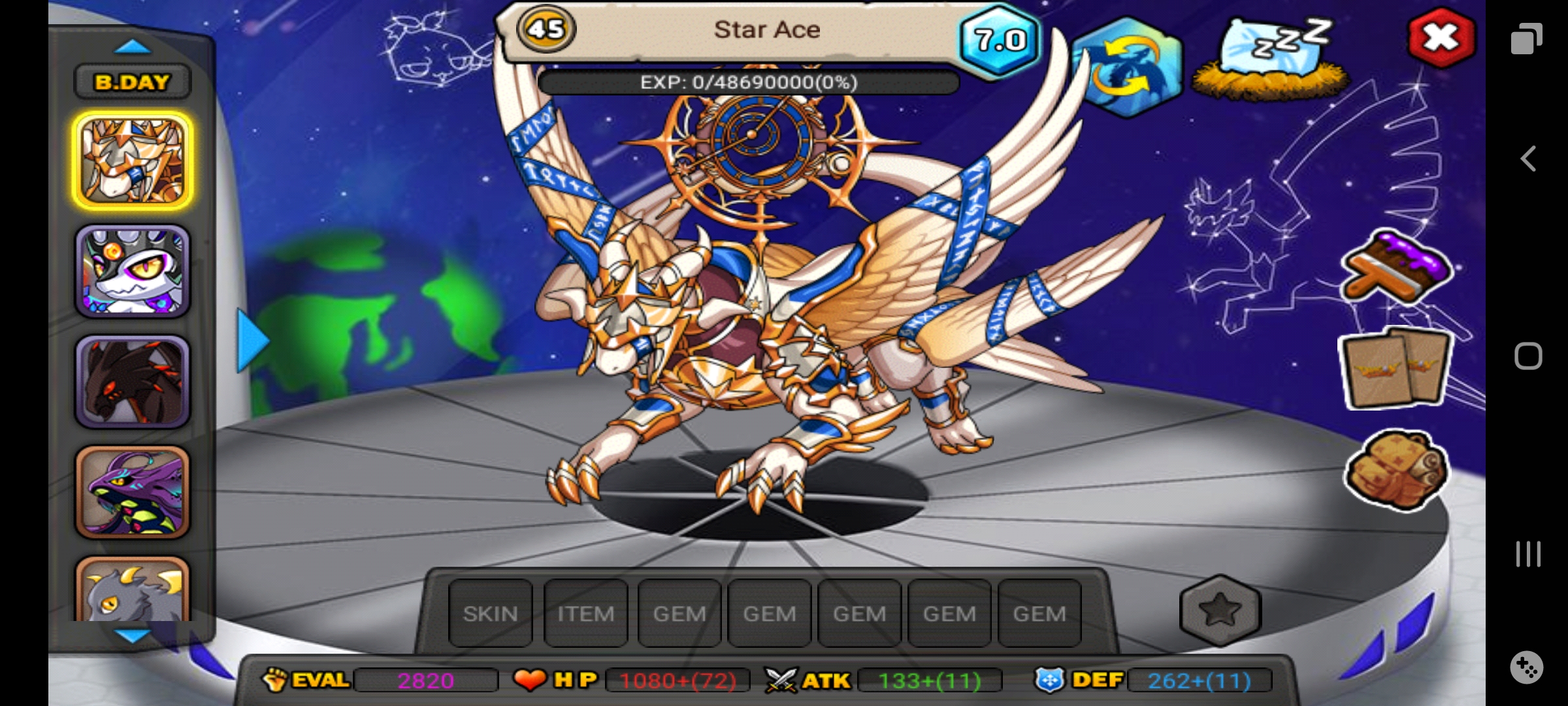This screenshot has width=1568, height=706.
Task: Move the dragon list down with arrow
Action: pyautogui.click(x=133, y=635)
